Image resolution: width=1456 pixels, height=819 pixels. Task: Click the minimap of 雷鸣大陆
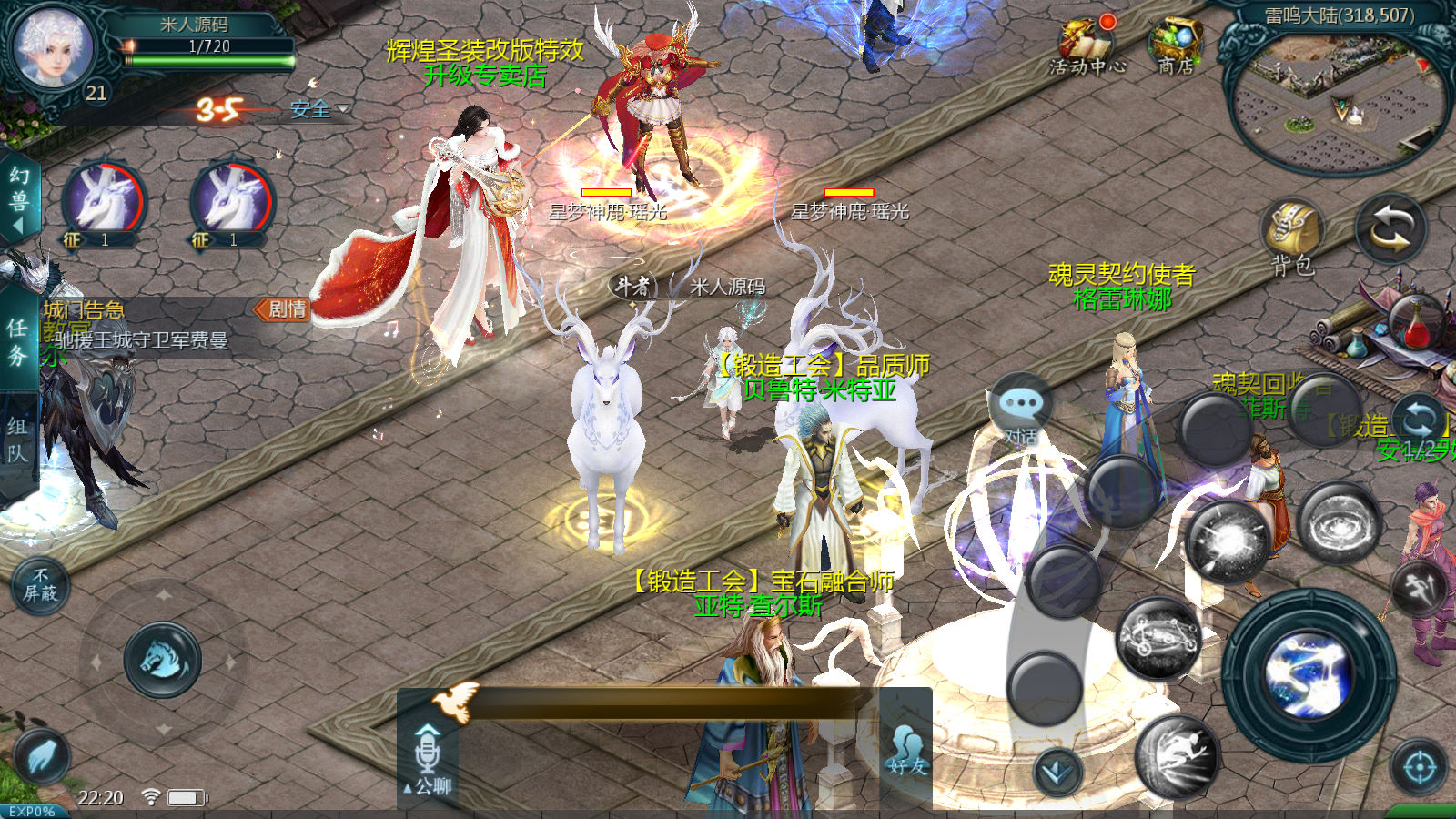point(1336,100)
